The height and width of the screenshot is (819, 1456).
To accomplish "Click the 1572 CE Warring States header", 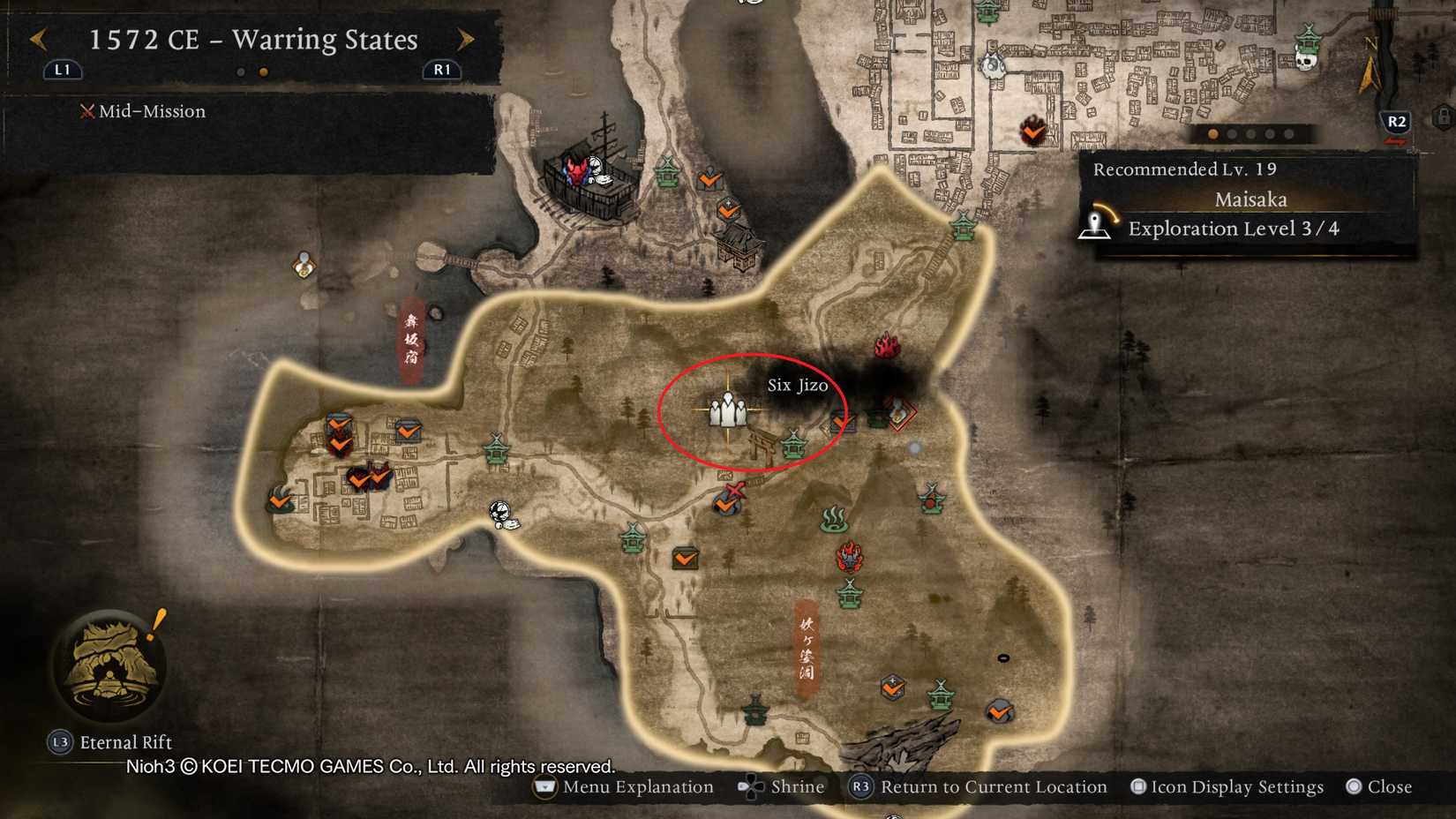I will tap(251, 40).
